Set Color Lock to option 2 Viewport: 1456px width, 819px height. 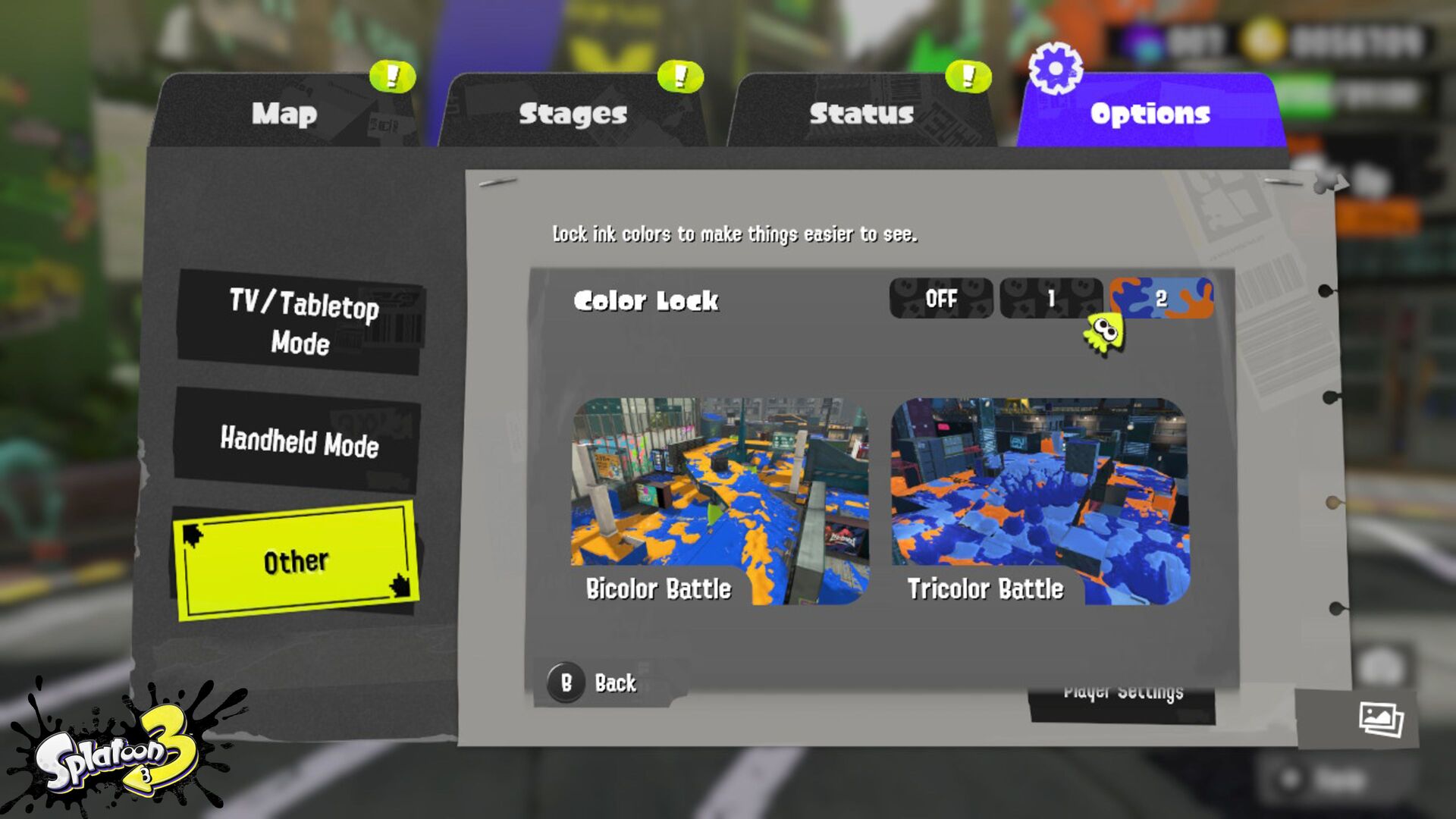(x=1161, y=299)
